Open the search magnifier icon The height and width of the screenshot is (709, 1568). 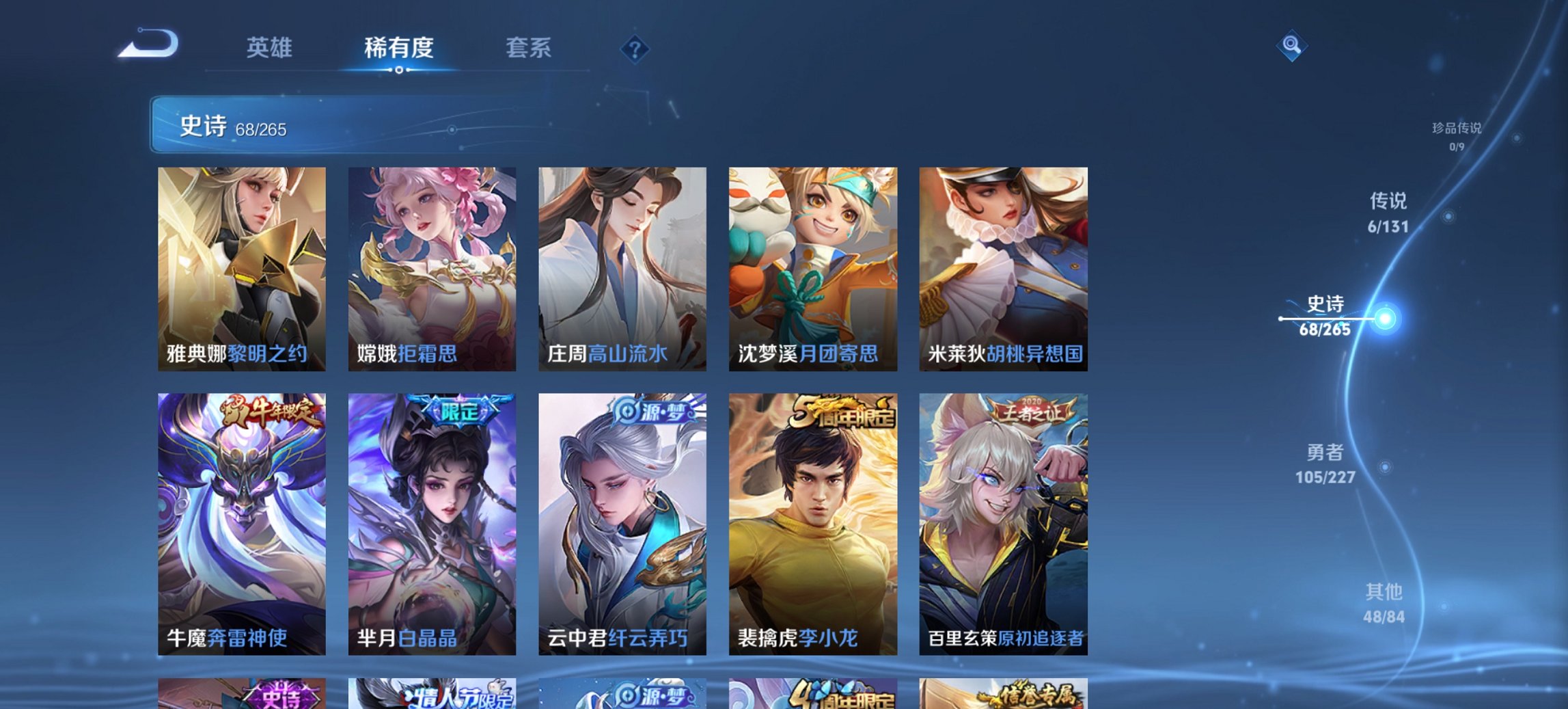[x=1291, y=46]
